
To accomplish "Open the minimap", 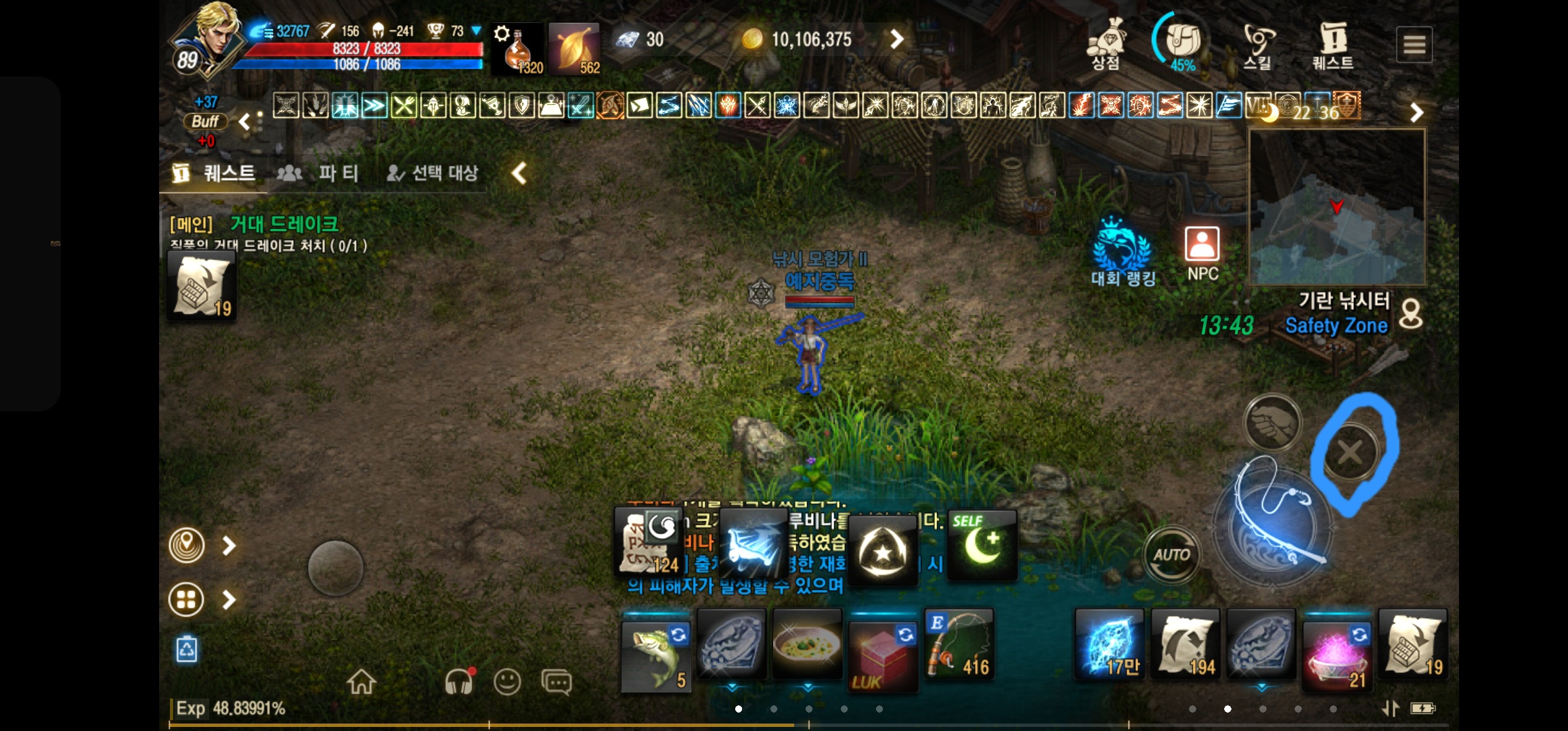I will (x=1337, y=207).
